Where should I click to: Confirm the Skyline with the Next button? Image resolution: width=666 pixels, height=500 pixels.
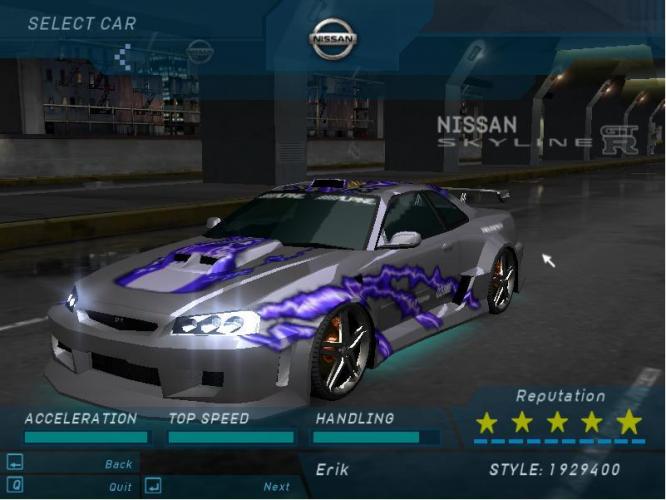(x=276, y=487)
